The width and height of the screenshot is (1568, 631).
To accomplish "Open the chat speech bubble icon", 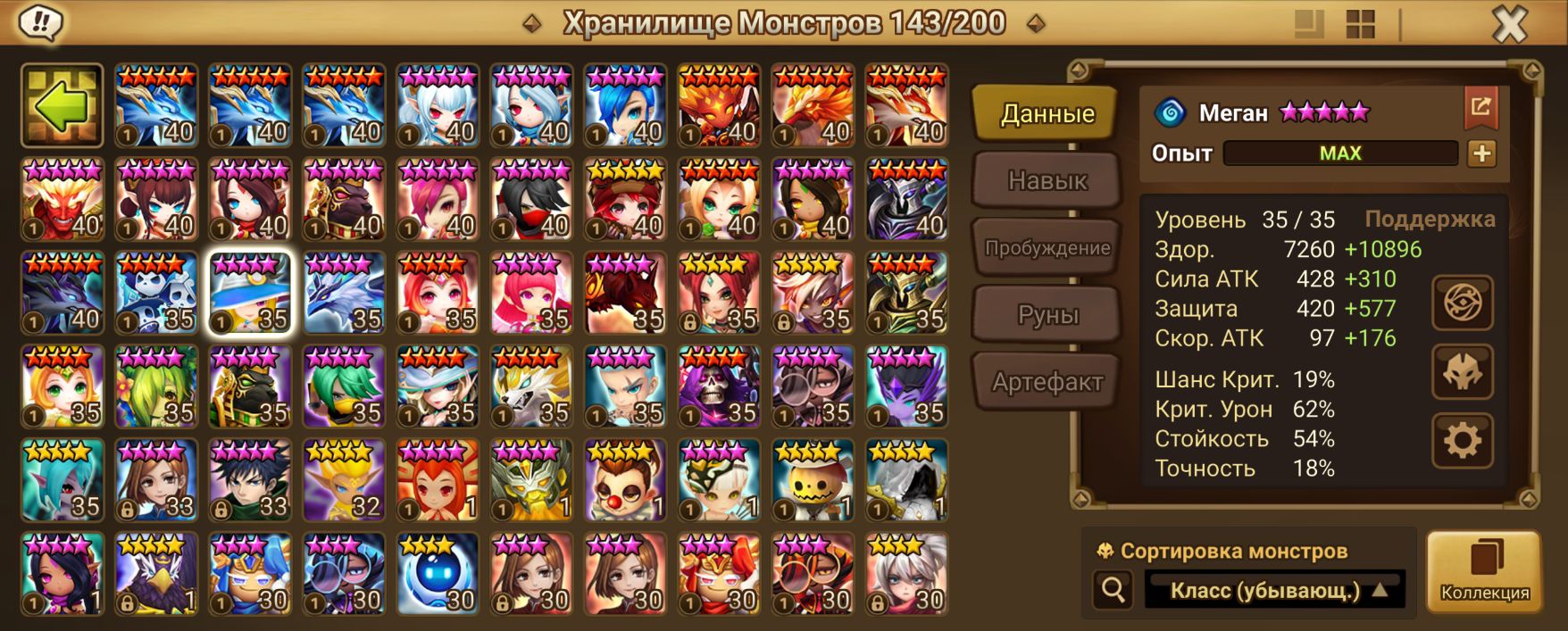I will pos(39,22).
